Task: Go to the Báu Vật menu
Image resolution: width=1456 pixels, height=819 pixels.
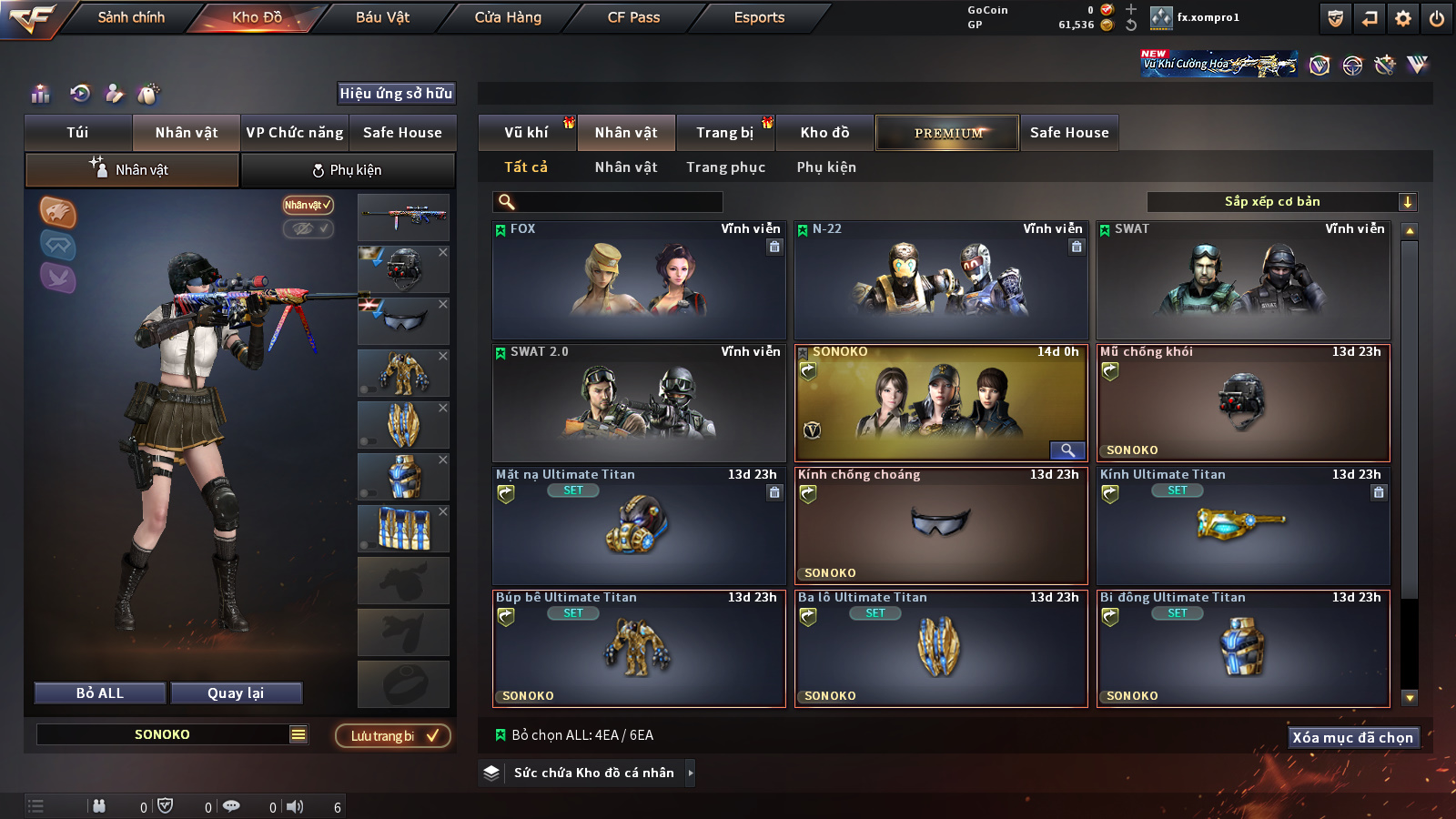Action: 382,17
